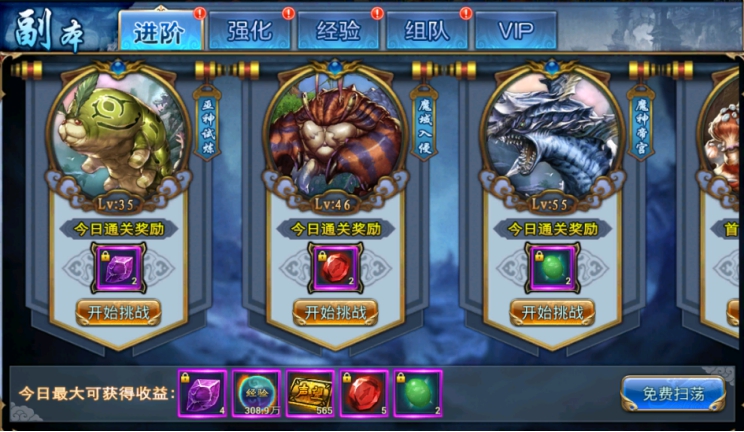Viewport: 744px width, 432px height.
Task: Open the 强化 tab
Action: point(249,30)
